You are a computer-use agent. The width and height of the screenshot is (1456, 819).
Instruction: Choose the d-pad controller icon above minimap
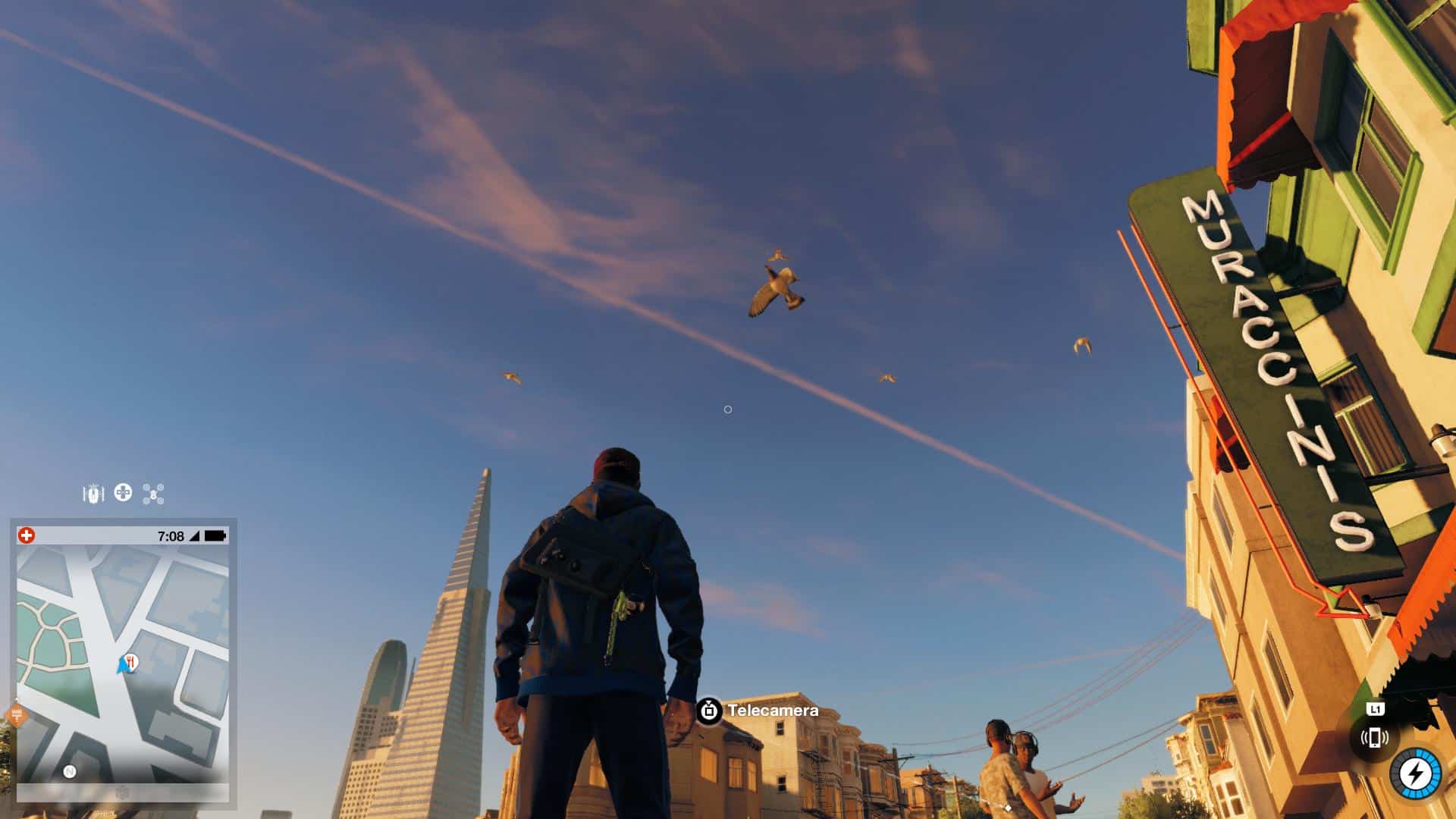[x=123, y=493]
